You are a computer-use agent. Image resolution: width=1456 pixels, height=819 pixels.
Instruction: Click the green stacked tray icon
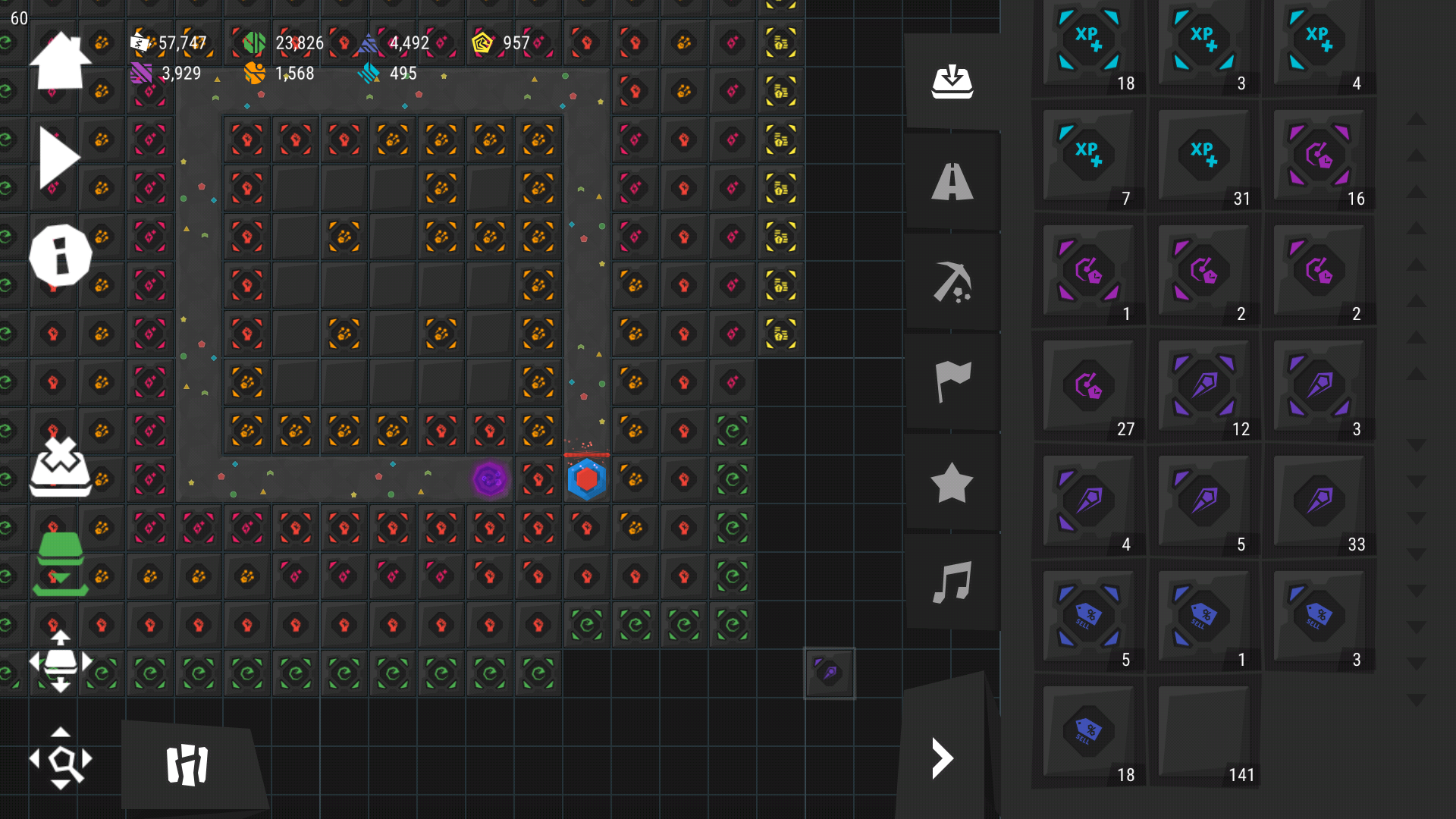click(60, 564)
